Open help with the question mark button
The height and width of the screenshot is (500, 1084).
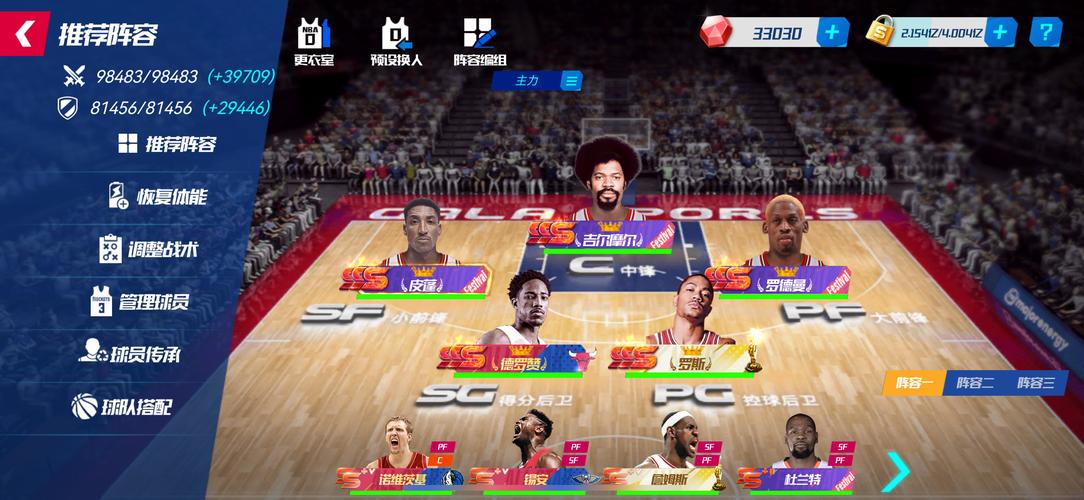click(1046, 32)
